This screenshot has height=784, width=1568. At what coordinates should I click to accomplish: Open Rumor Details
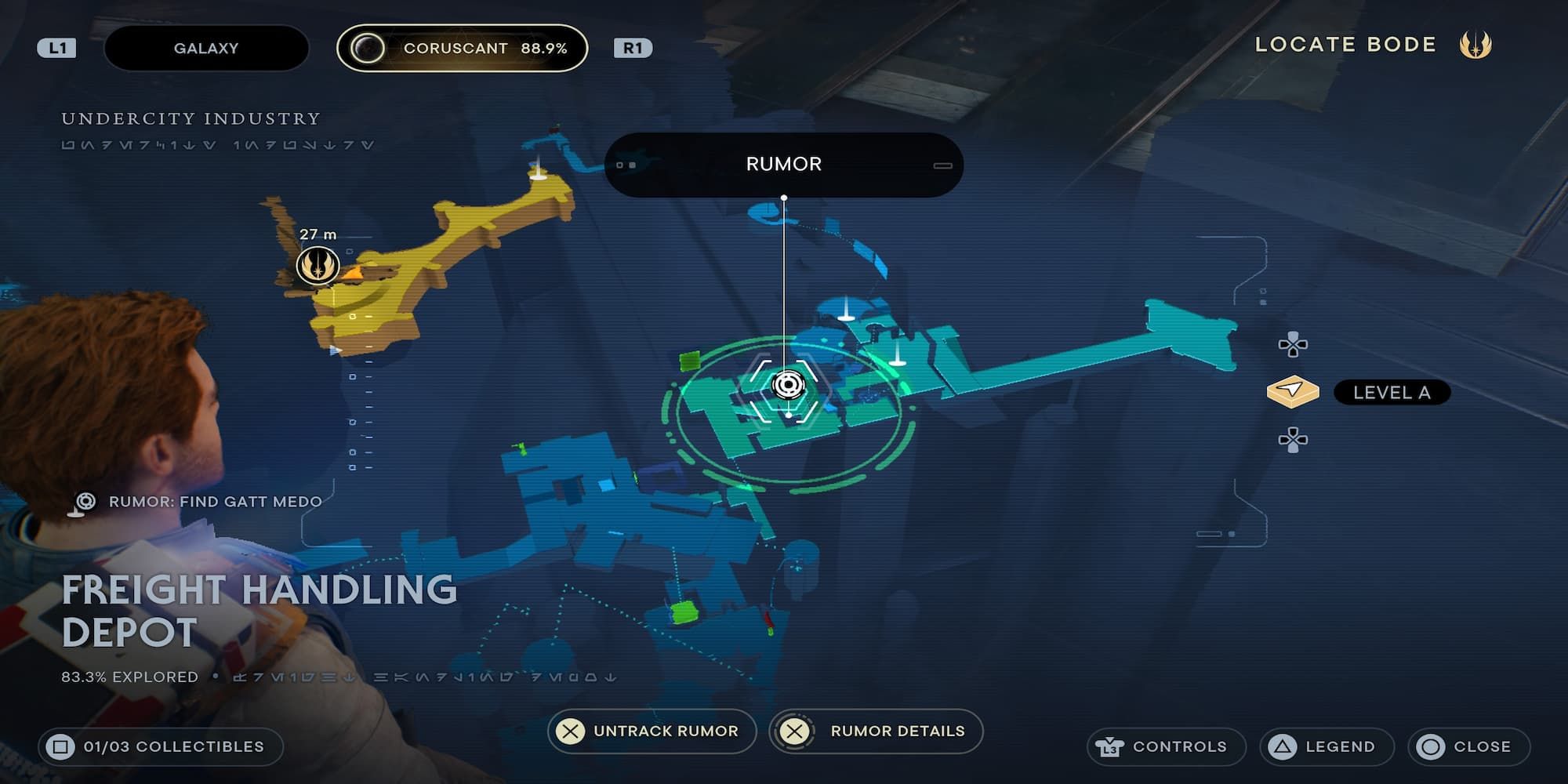tap(876, 731)
